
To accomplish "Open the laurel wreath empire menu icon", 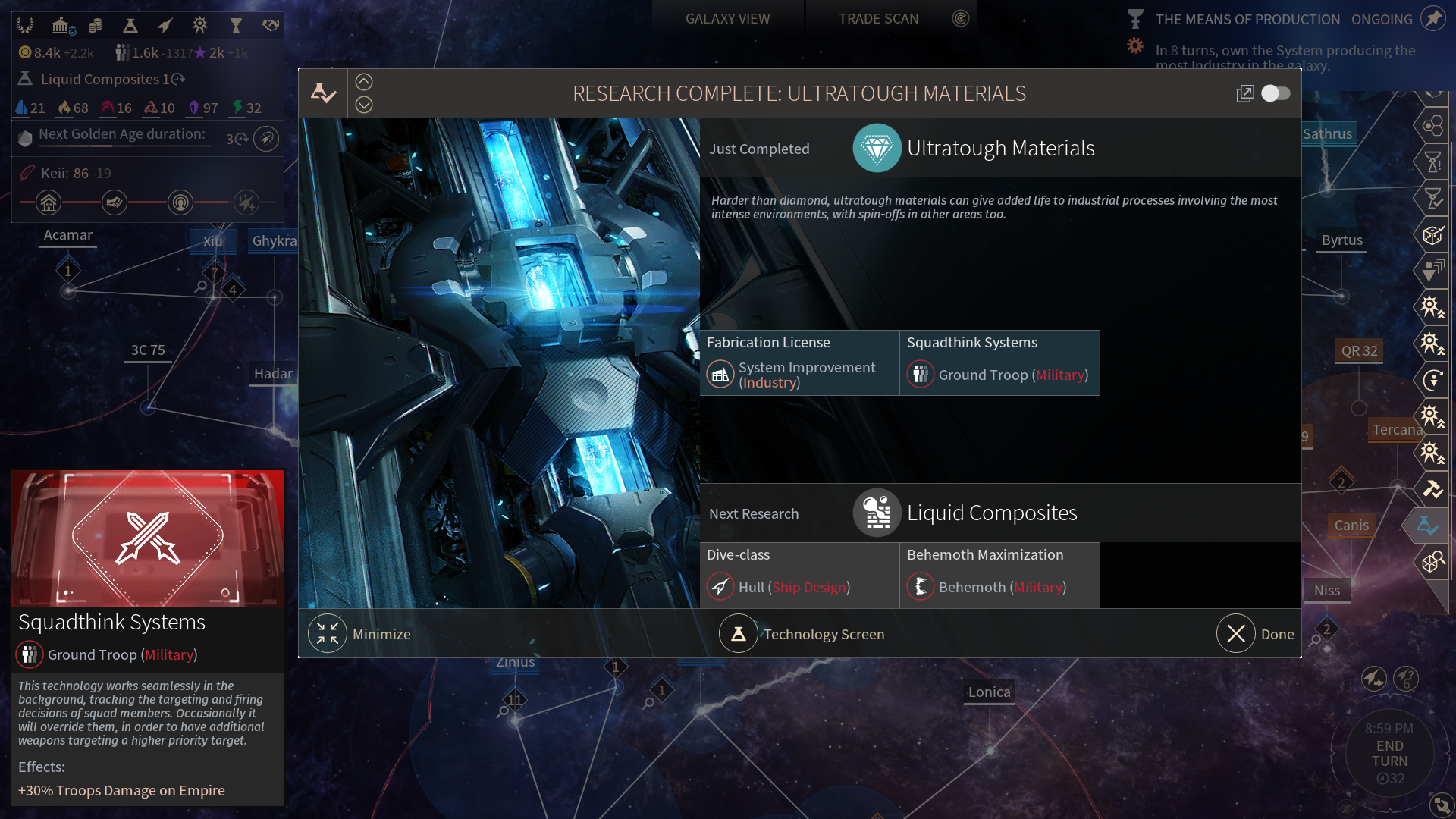I will [x=26, y=26].
